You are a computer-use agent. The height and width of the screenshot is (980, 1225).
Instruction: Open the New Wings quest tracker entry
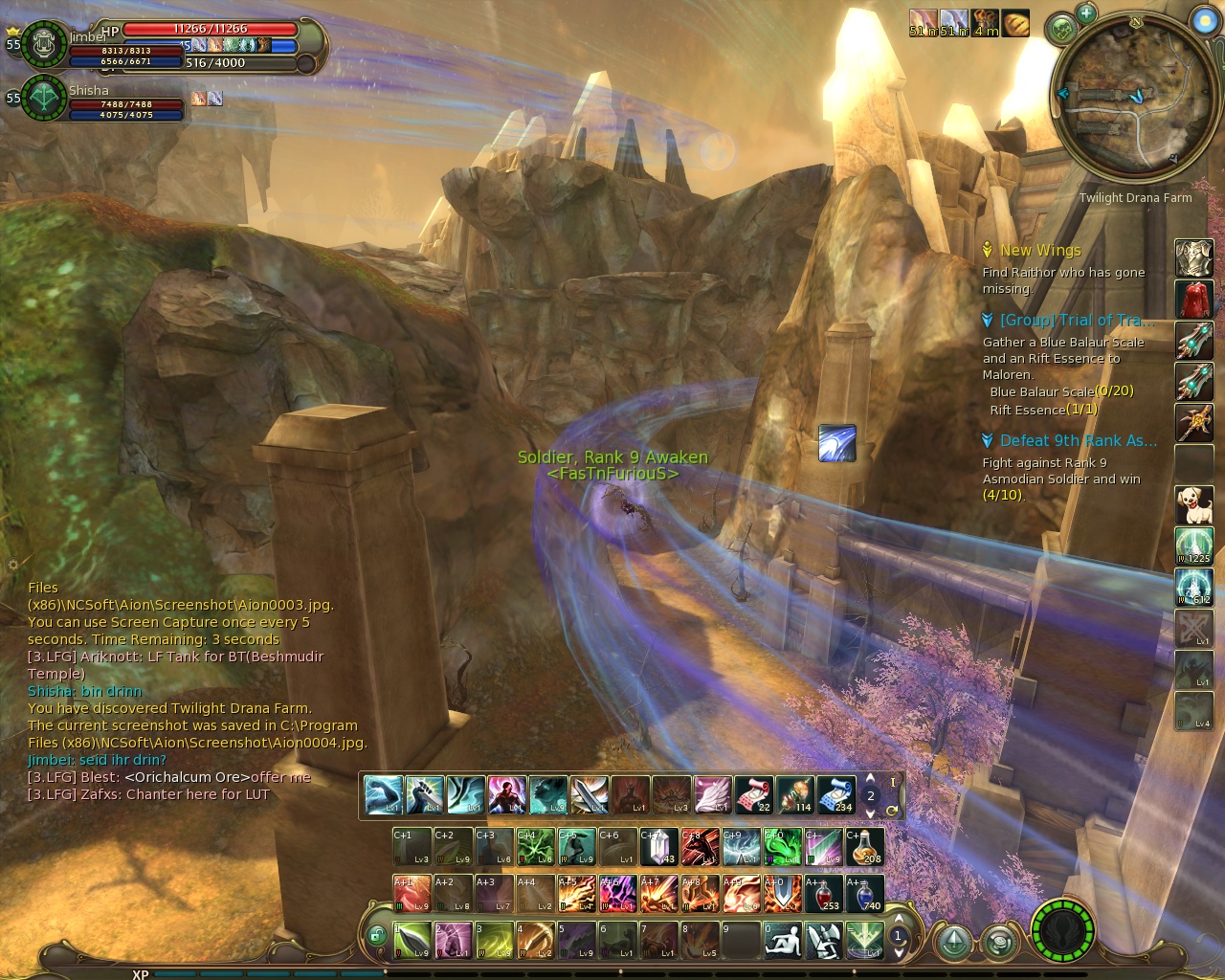(x=1040, y=251)
